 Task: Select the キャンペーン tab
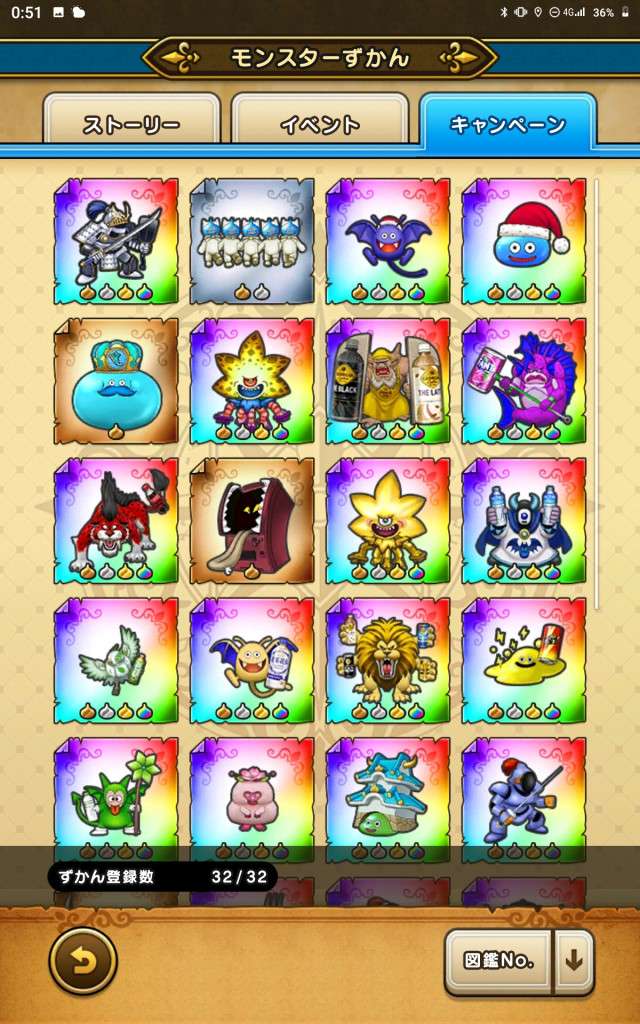click(x=508, y=124)
